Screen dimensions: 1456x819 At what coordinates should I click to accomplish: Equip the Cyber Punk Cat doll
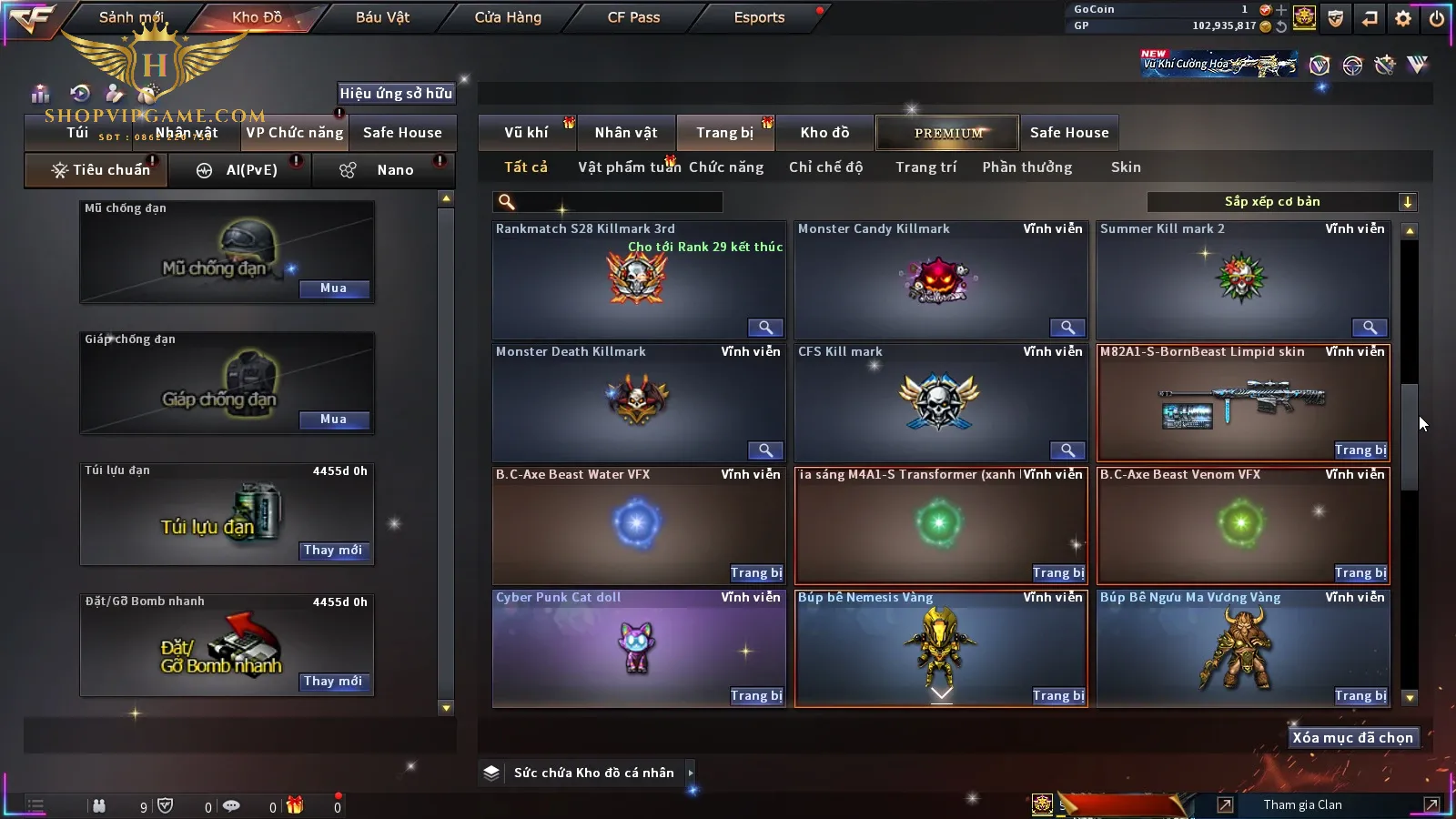coord(756,696)
